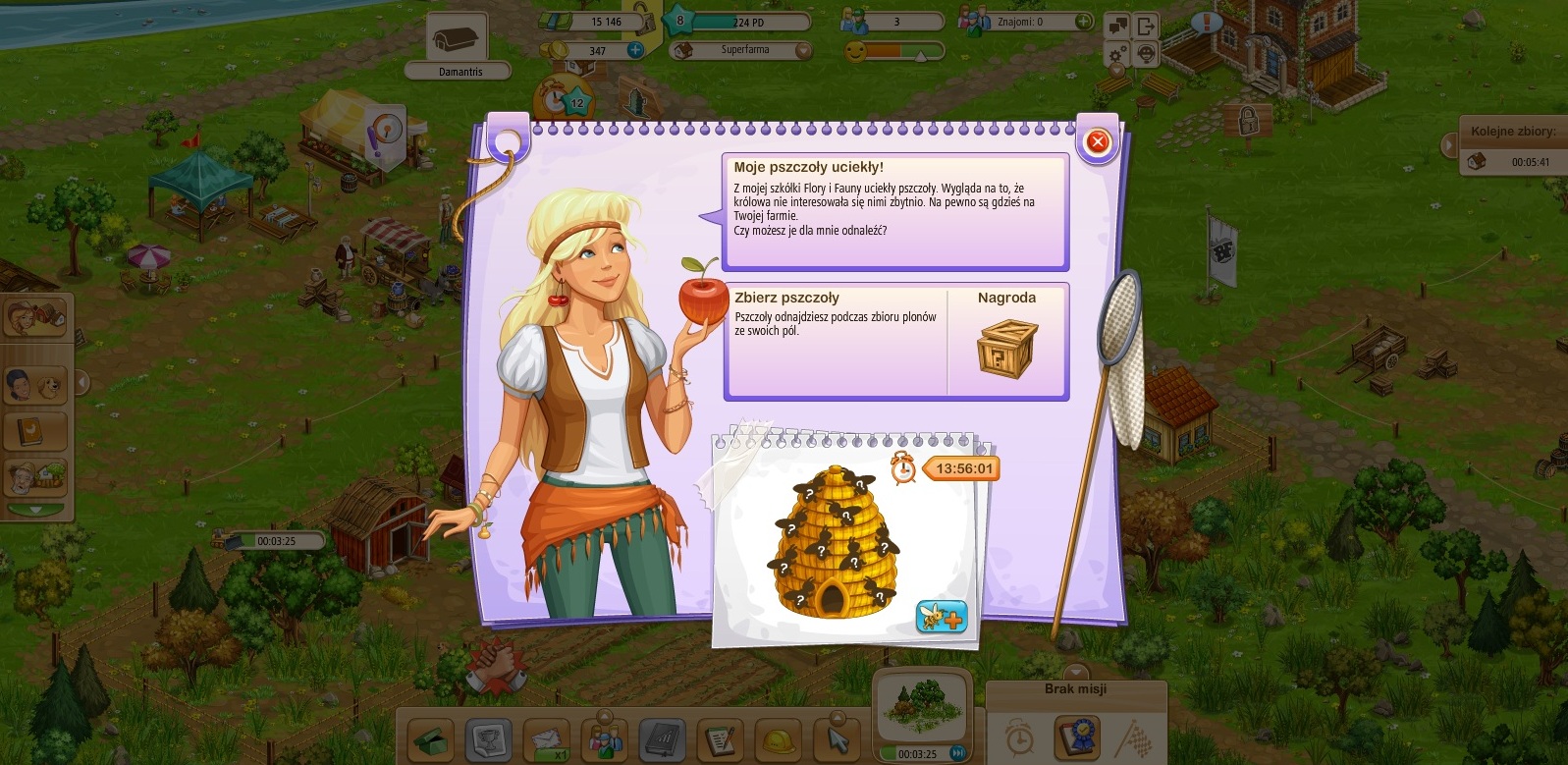Open the orange chicken book in side panel
Screen dimensions: 1568x765
(x=35, y=431)
